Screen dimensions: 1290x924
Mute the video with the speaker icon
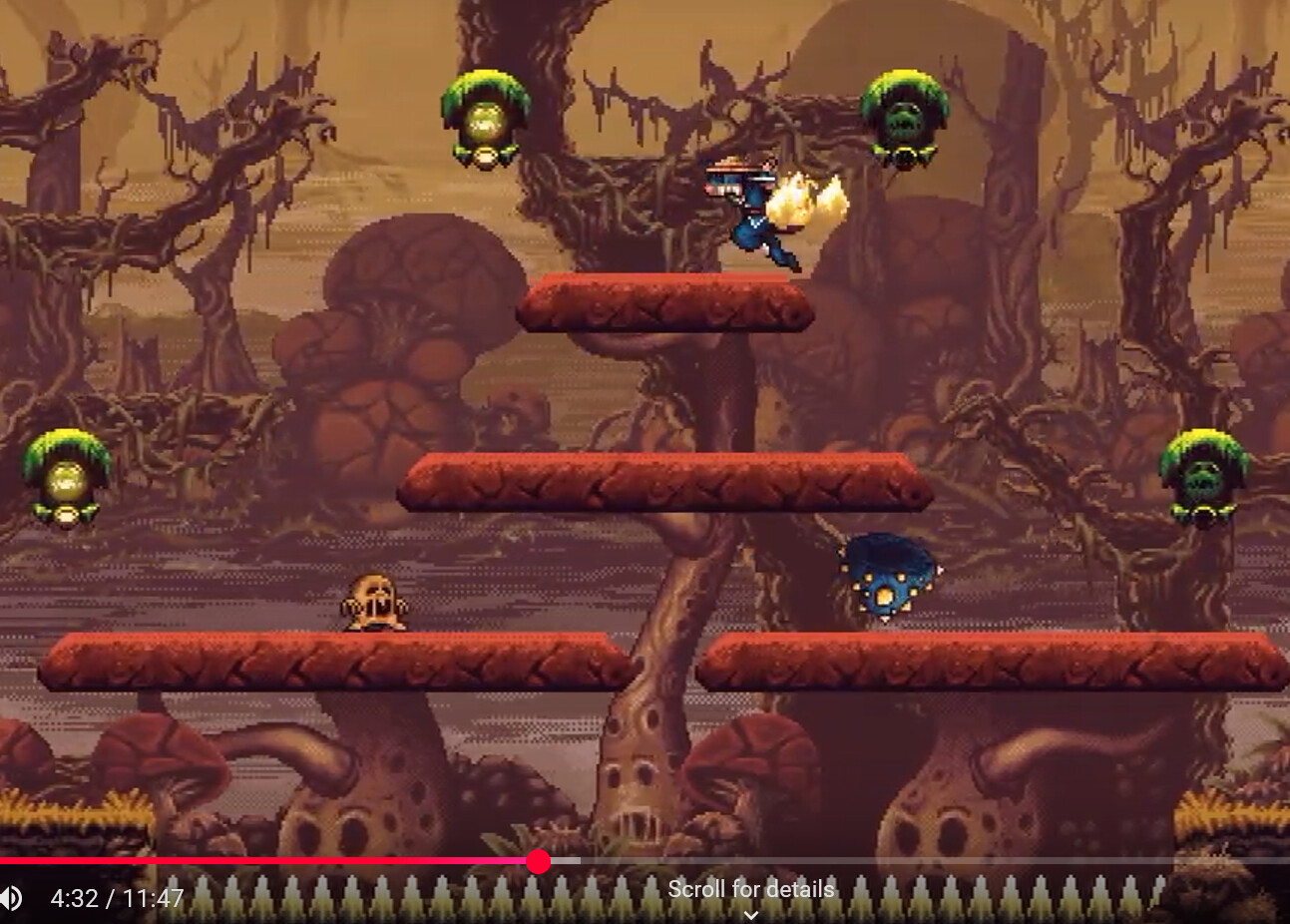coord(10,898)
